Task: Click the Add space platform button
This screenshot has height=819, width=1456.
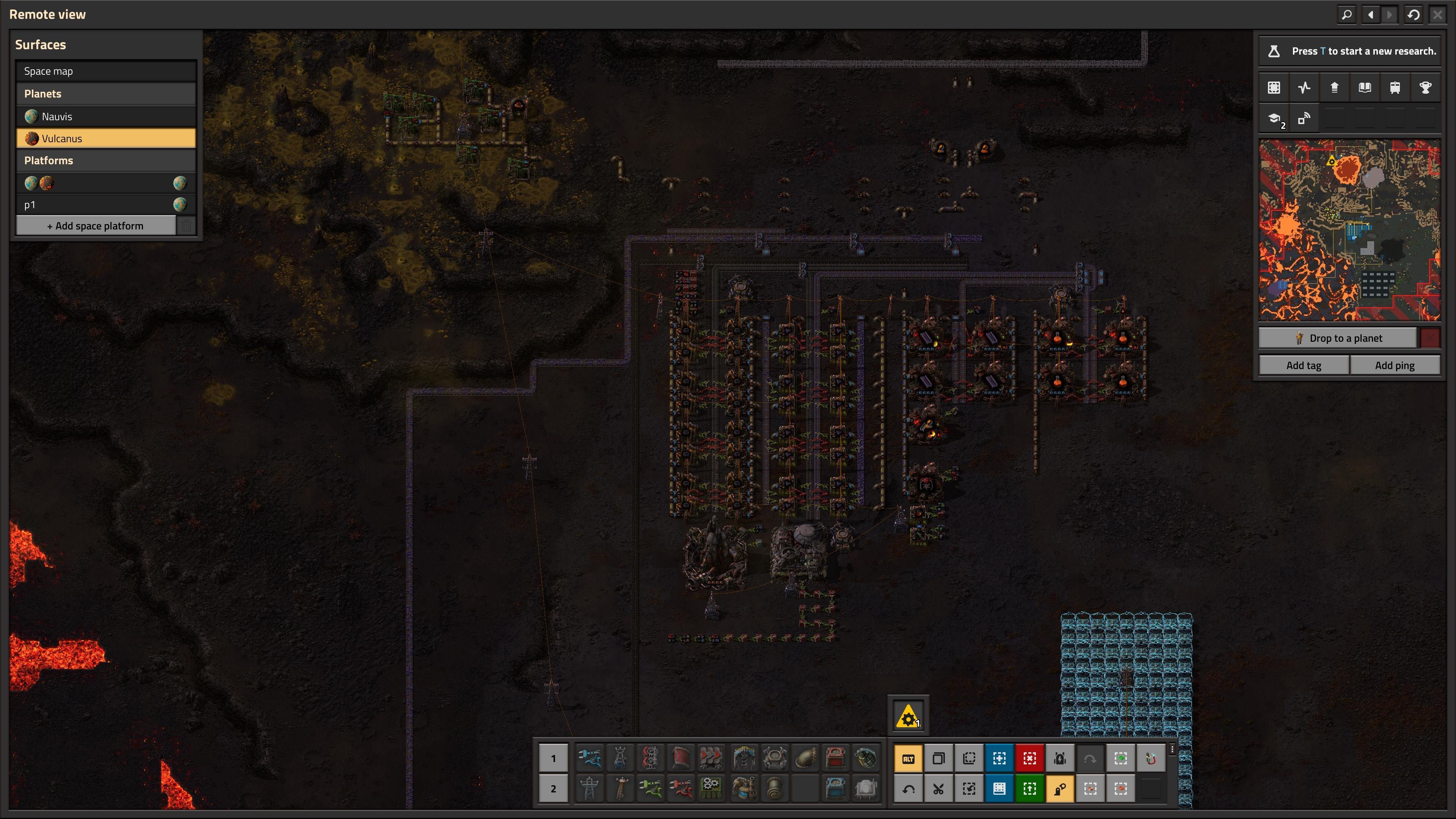Action: pos(96,226)
